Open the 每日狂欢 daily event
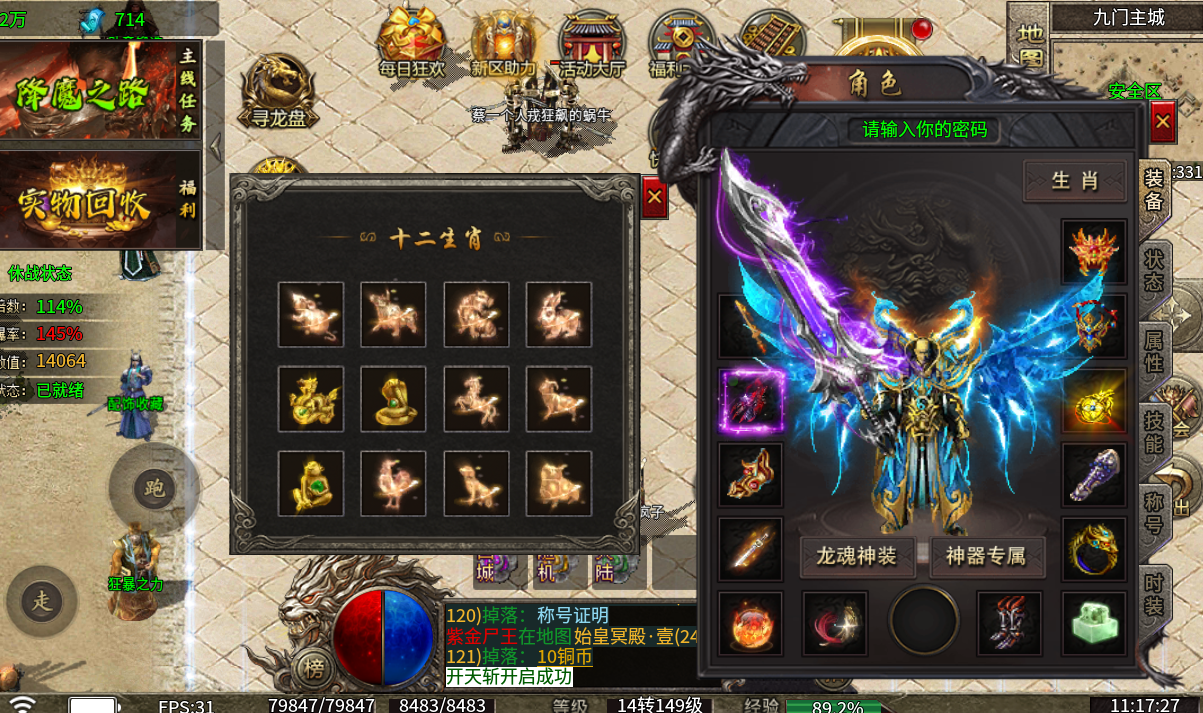Screen dimensions: 1203x713 [x=410, y=43]
